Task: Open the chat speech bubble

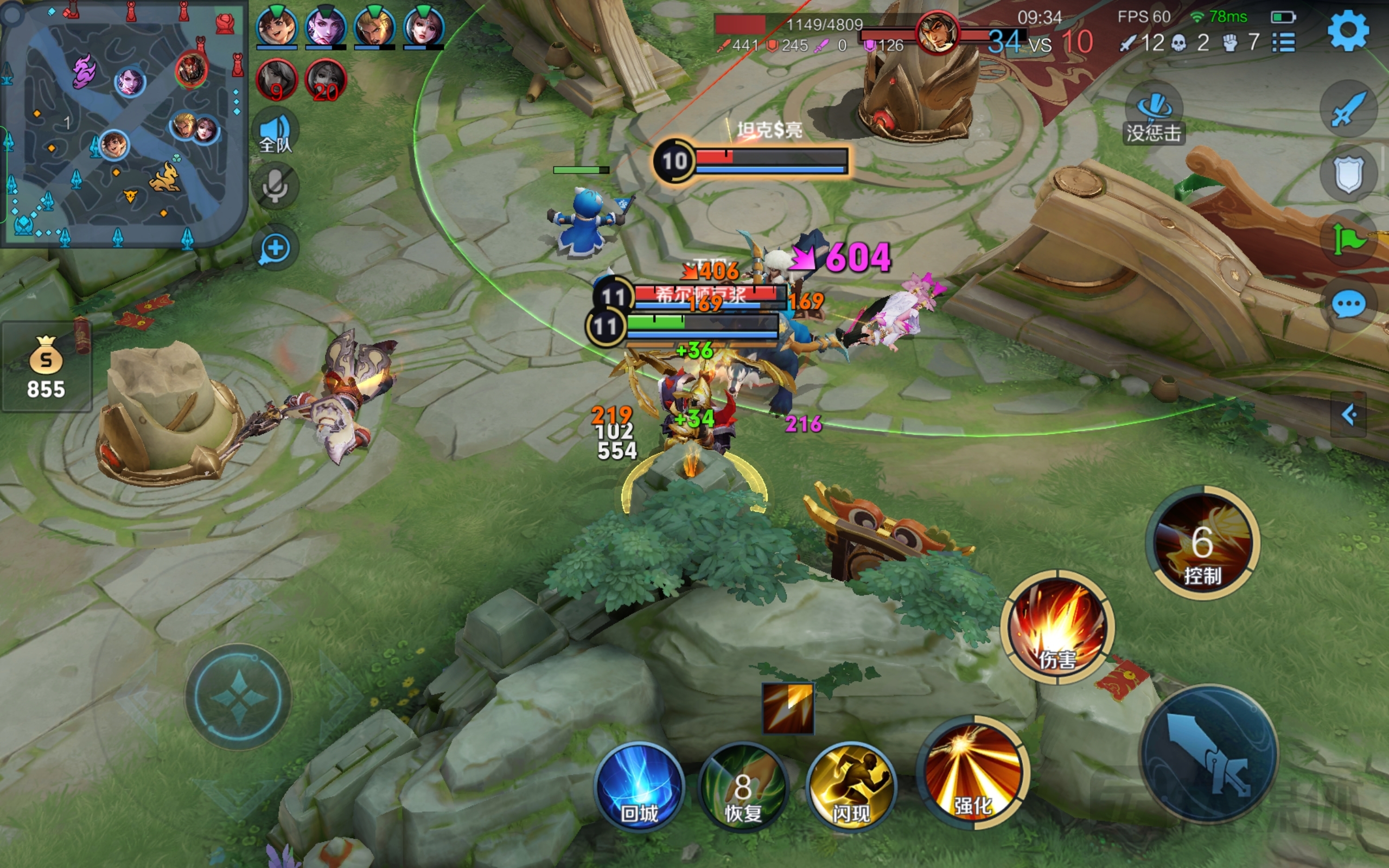Action: click(1348, 304)
